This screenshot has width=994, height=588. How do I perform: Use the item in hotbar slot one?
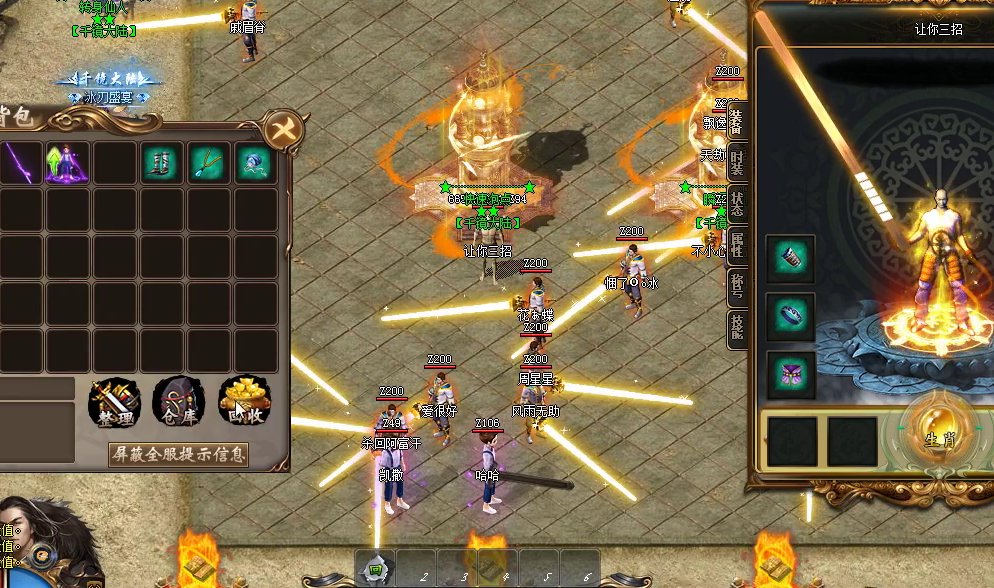click(376, 568)
